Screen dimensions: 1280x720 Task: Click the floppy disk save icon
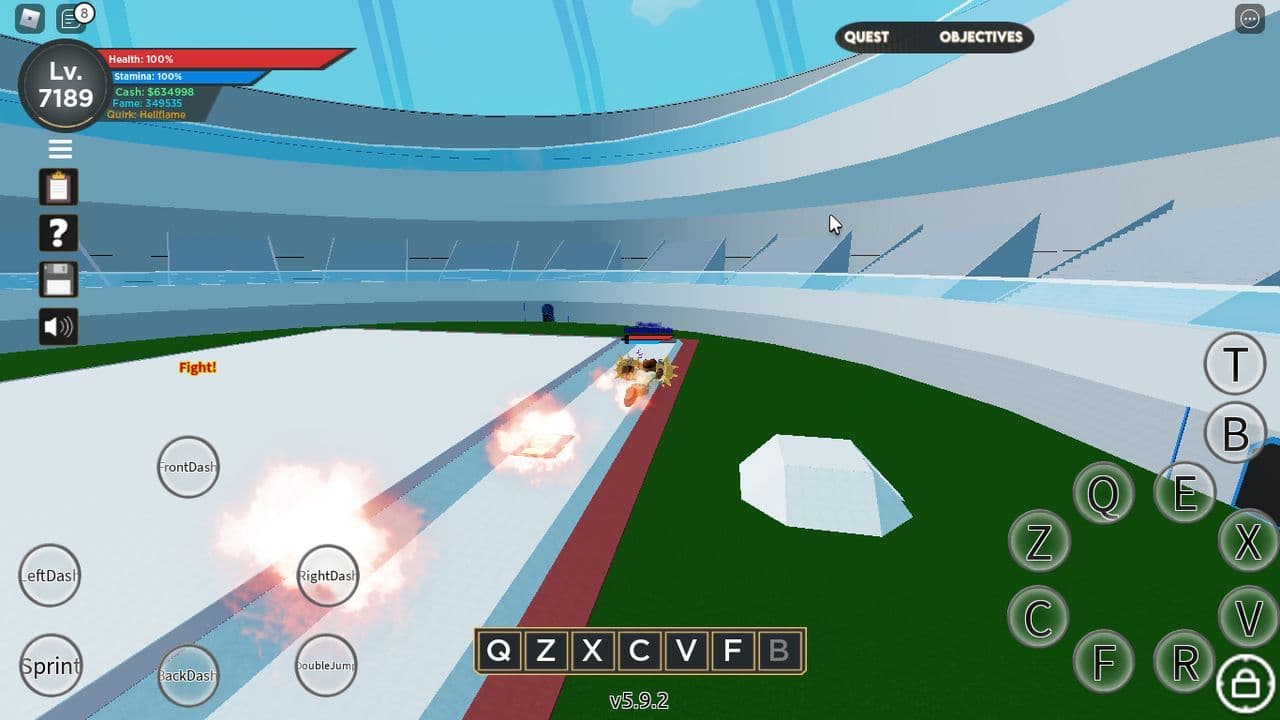[59, 280]
